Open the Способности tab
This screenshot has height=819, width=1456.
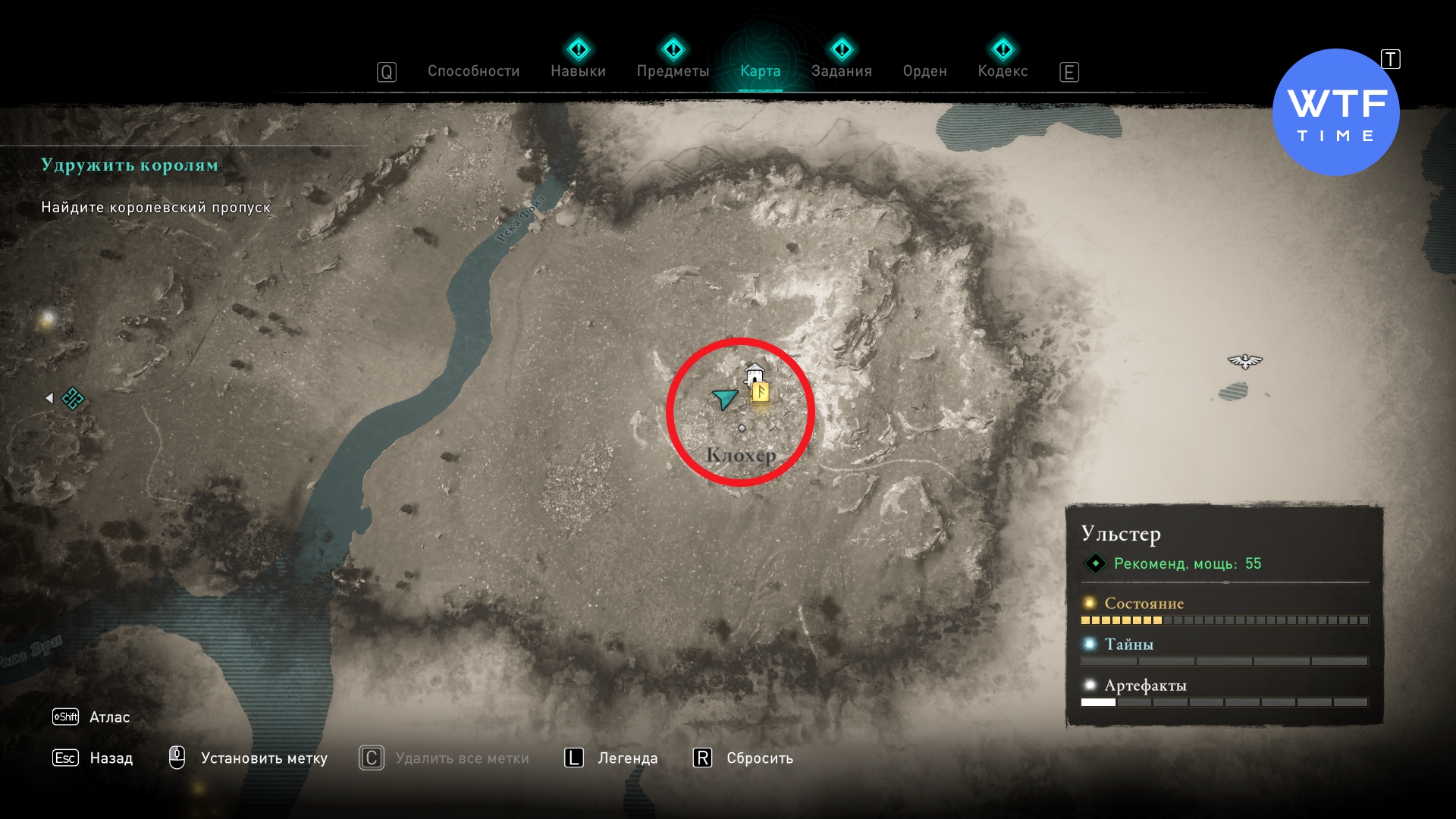473,71
